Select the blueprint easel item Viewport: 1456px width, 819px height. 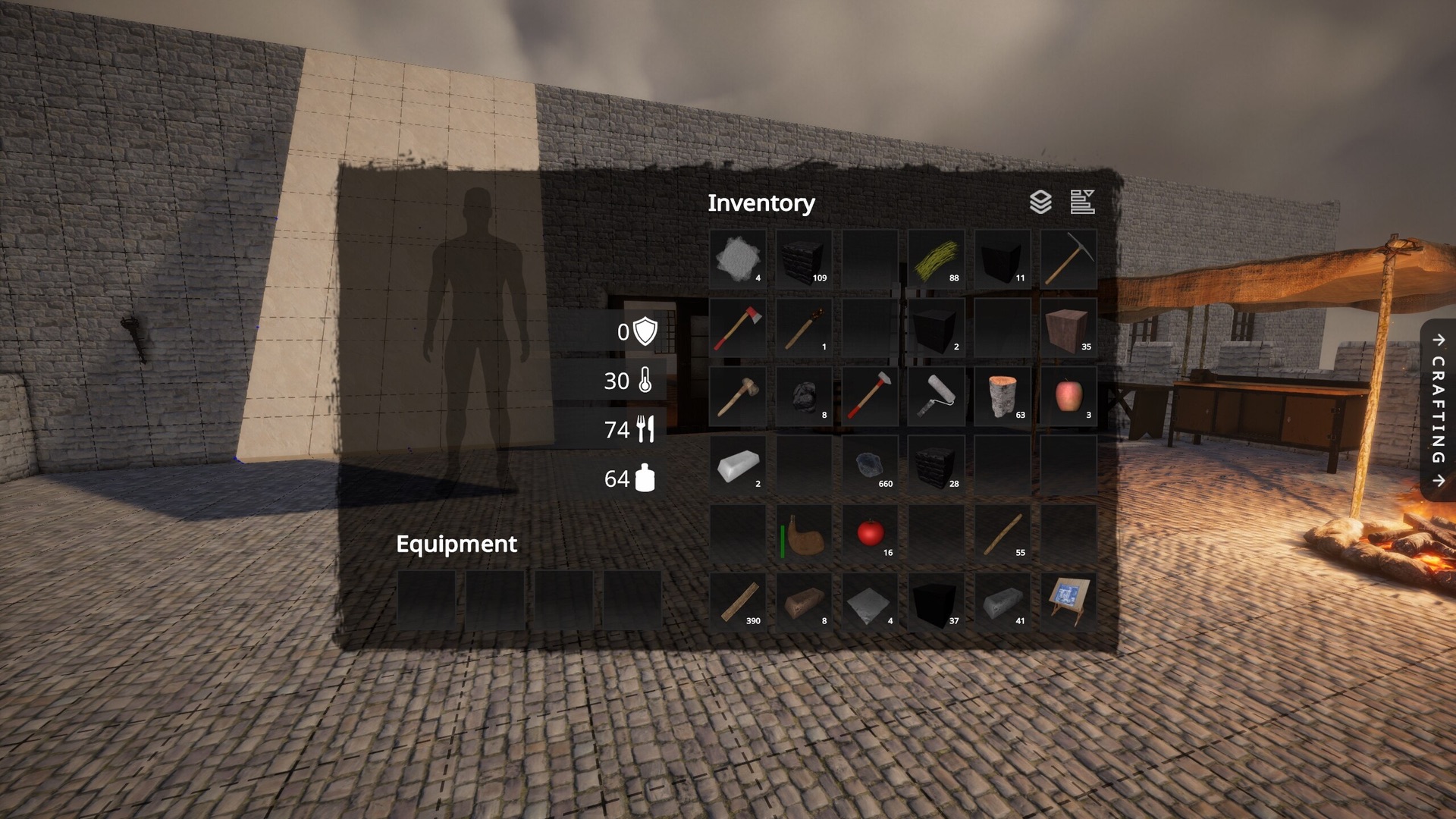tap(1068, 601)
